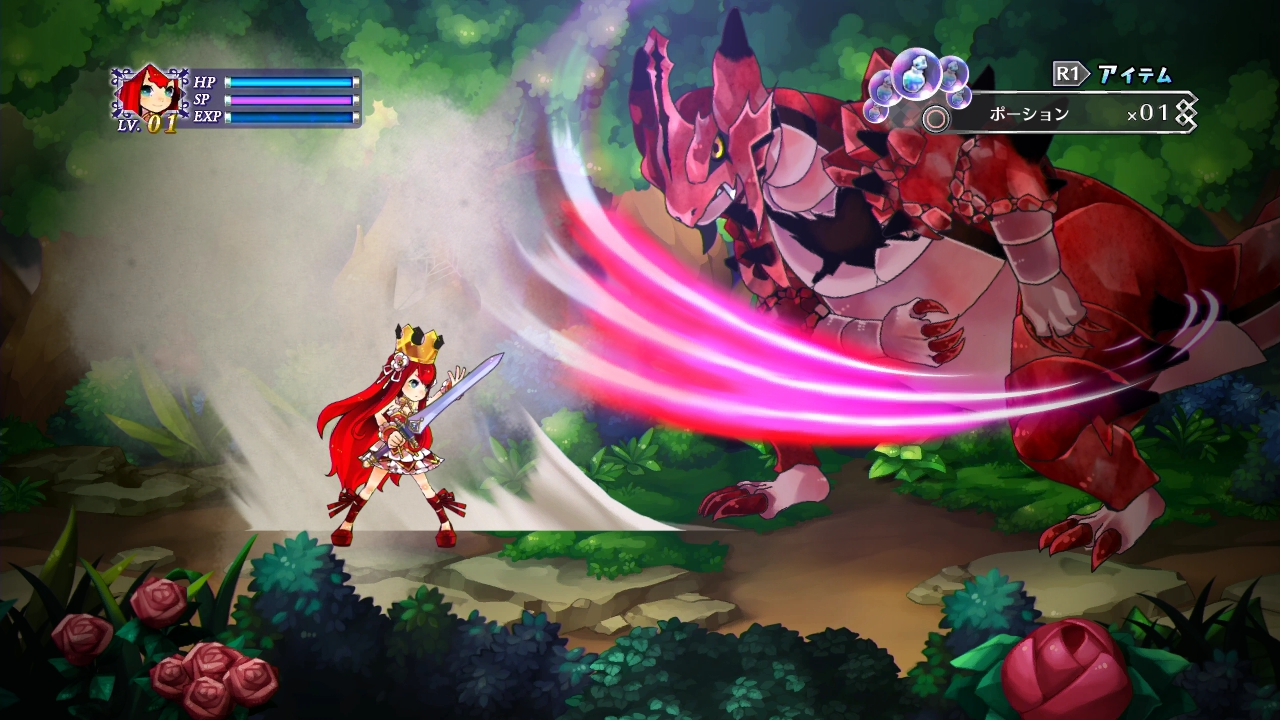Click the HP bar
This screenshot has height=720, width=1280.
click(x=290, y=82)
